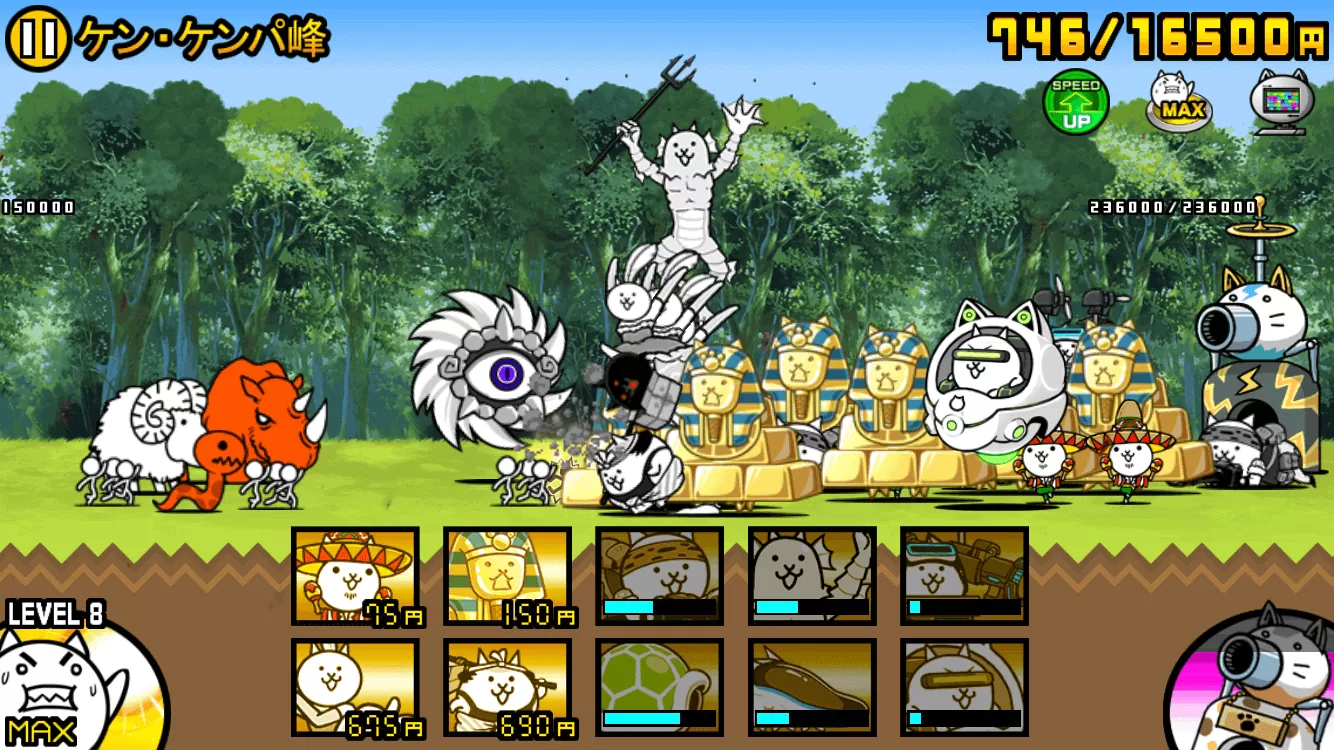Select the yellow visor cat unit slot
Screen dimensions: 1334x750
click(964, 688)
